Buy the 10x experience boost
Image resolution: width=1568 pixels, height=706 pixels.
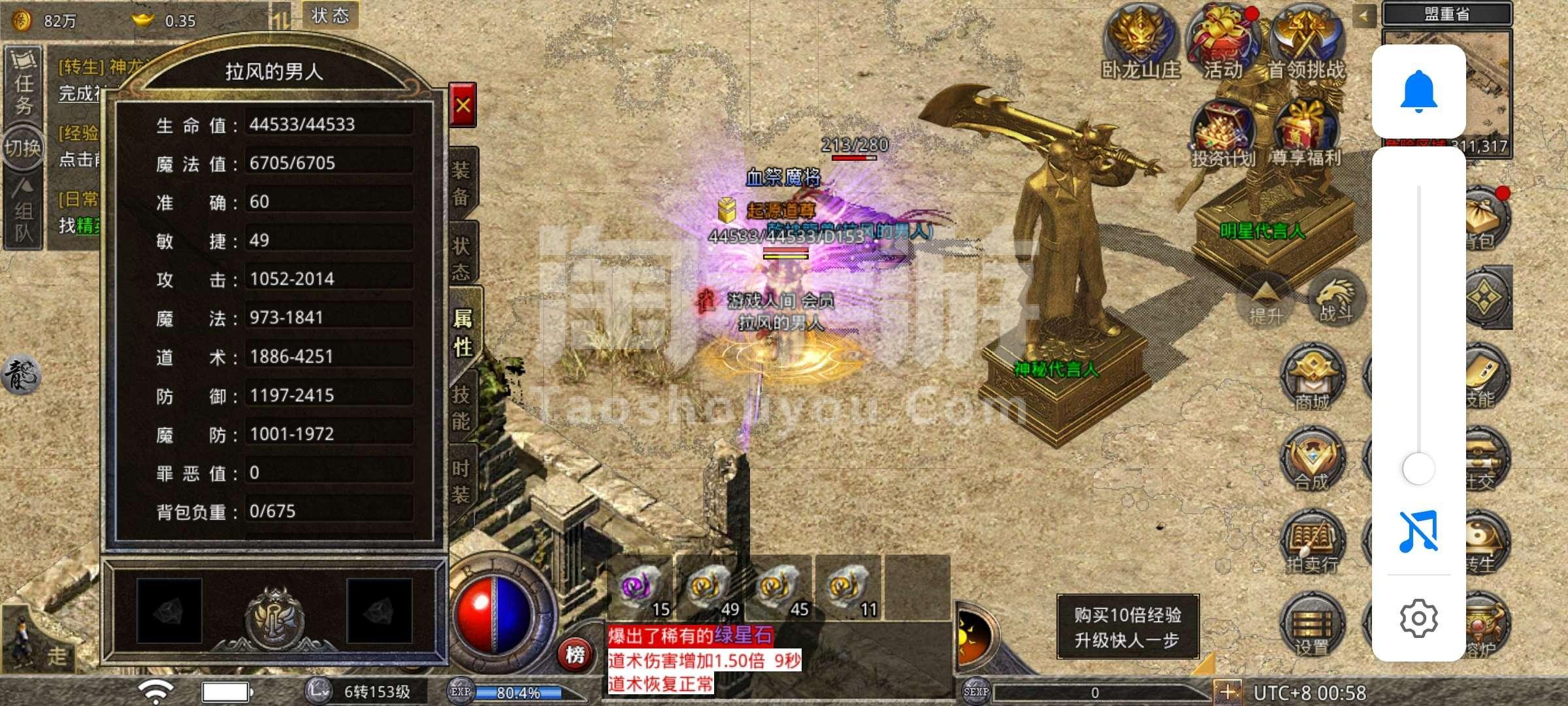tap(1128, 627)
